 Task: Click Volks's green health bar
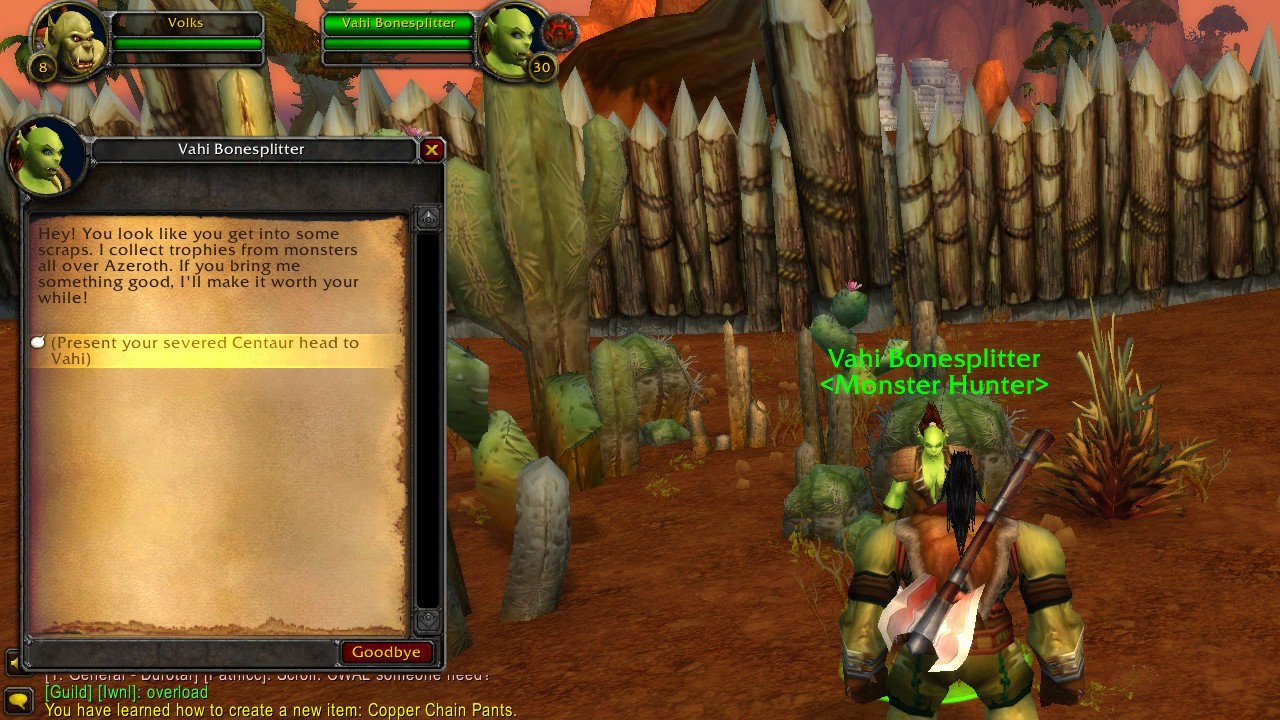point(188,43)
